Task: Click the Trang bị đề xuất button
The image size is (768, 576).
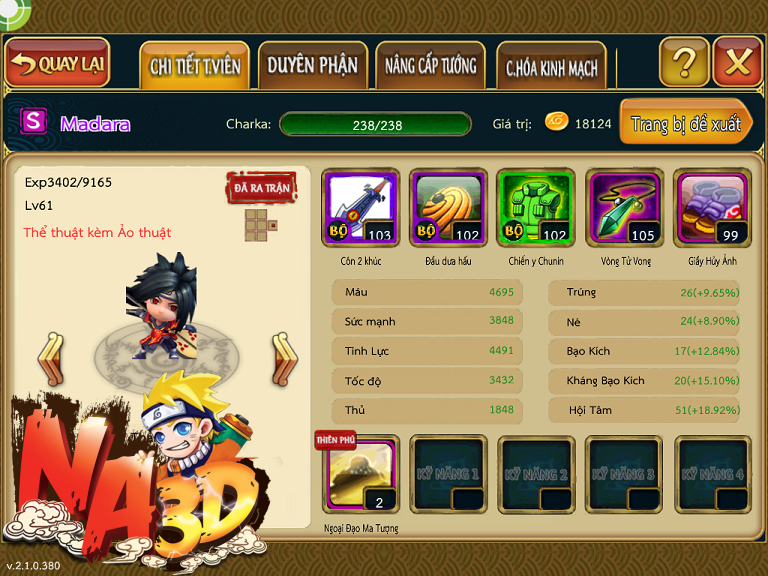Action: 685,124
